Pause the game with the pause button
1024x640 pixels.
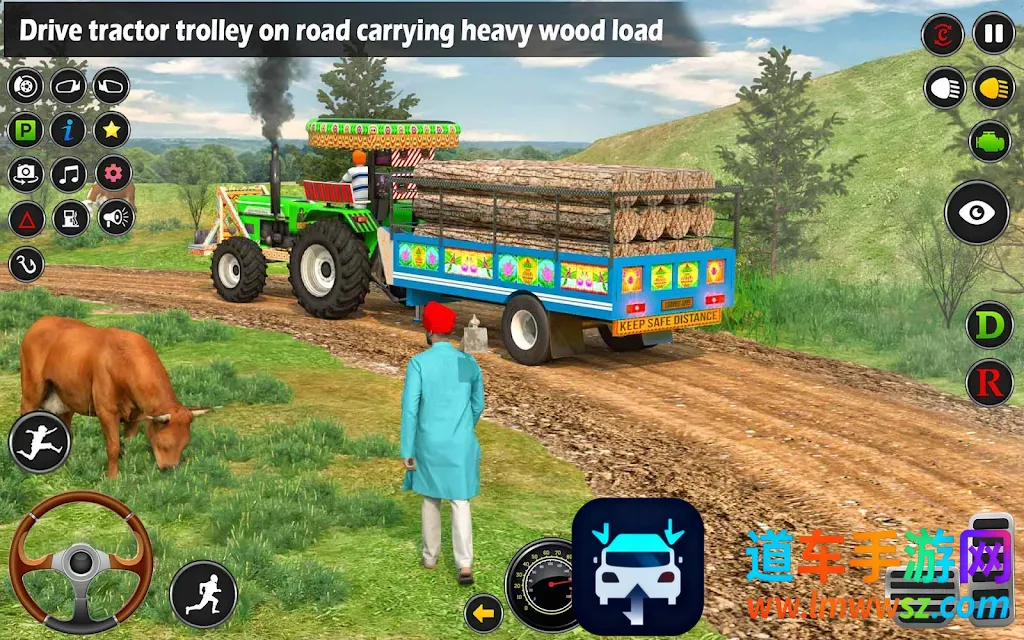(x=993, y=34)
